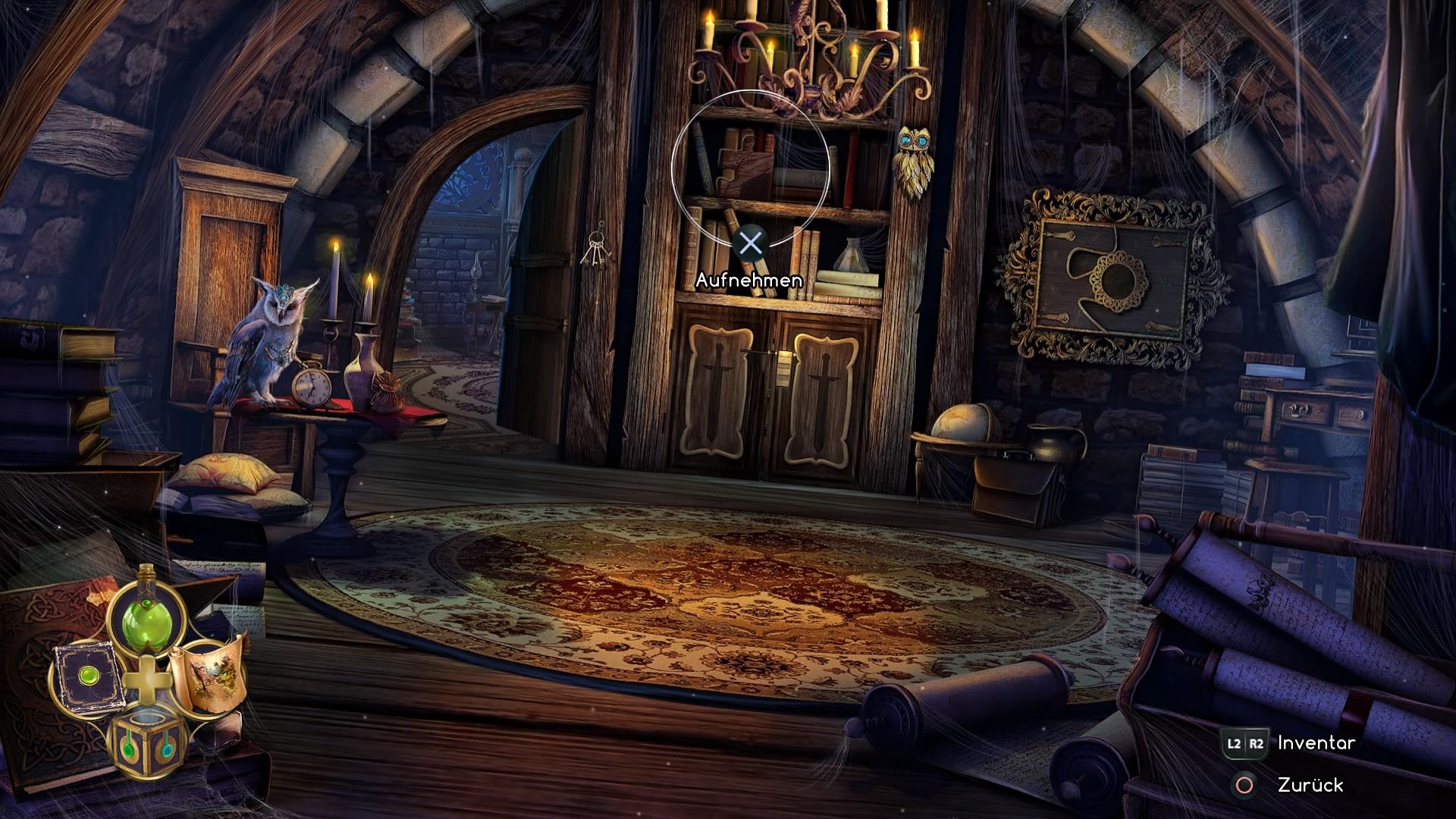
Task: Click the globe beside the satchel
Action: tap(962, 425)
